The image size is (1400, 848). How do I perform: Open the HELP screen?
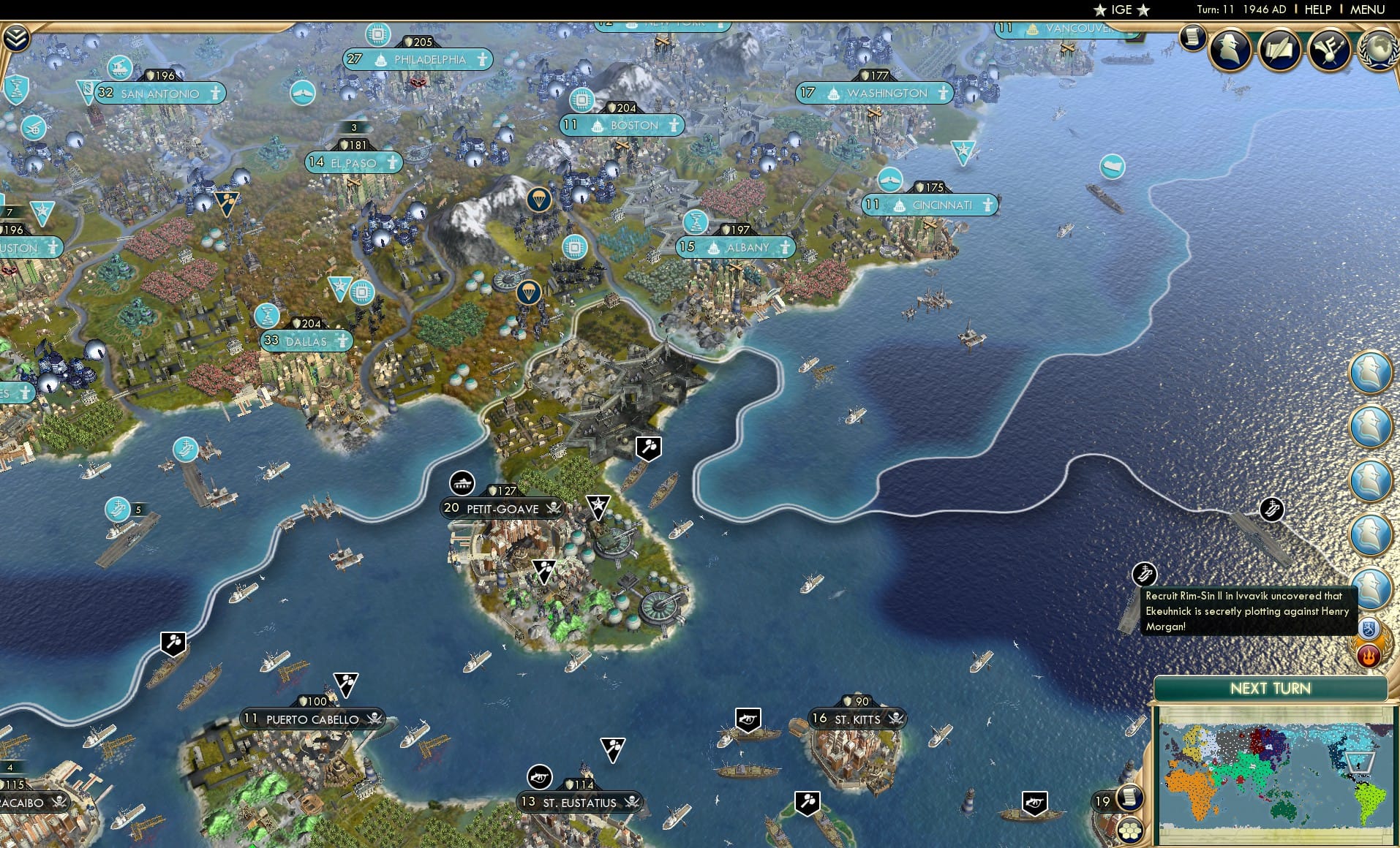coord(1317,10)
